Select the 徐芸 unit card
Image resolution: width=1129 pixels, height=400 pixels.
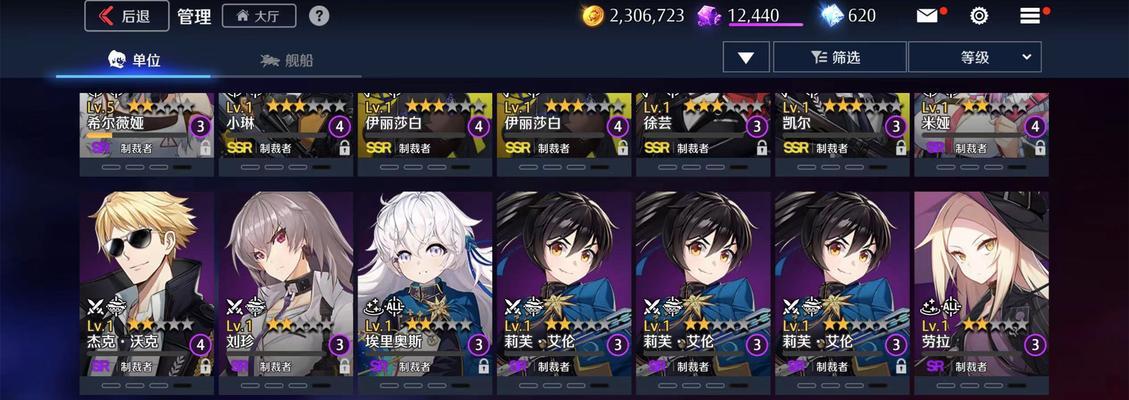pyautogui.click(x=703, y=126)
